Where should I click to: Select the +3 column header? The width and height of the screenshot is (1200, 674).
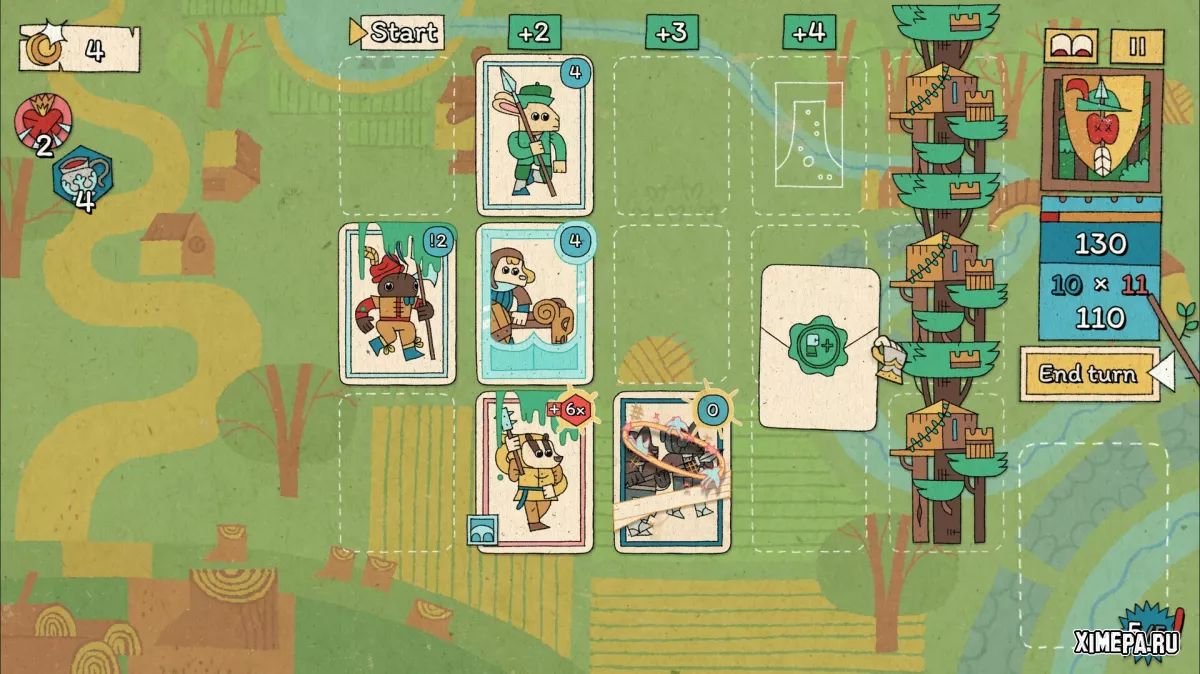point(671,32)
